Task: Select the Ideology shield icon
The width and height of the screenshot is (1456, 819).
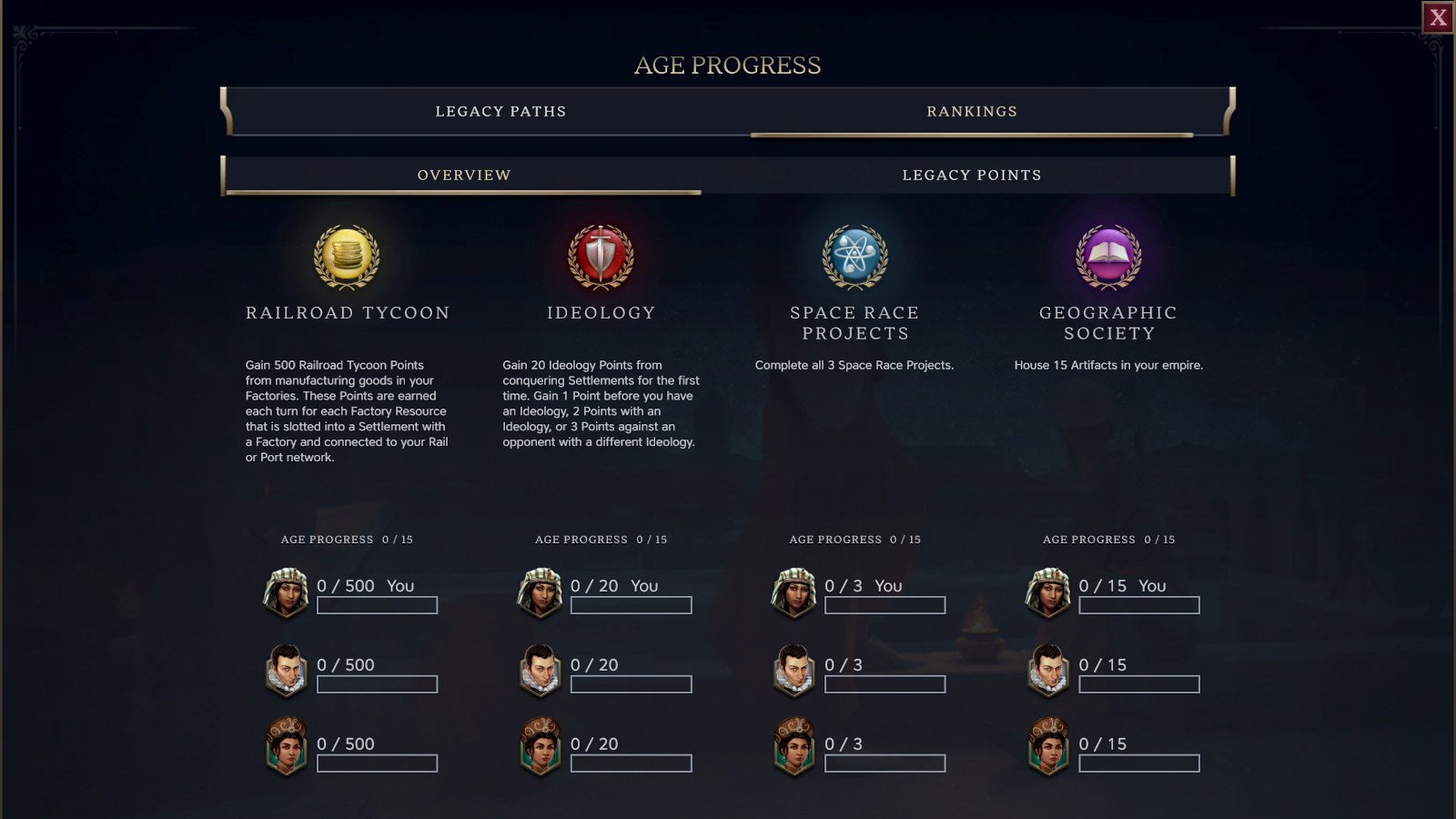Action: click(x=601, y=257)
